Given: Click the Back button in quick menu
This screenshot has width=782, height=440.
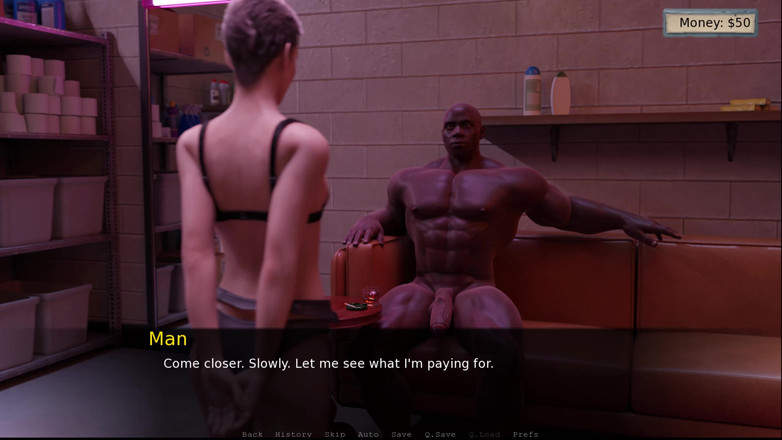Looking at the screenshot, I should (x=252, y=434).
